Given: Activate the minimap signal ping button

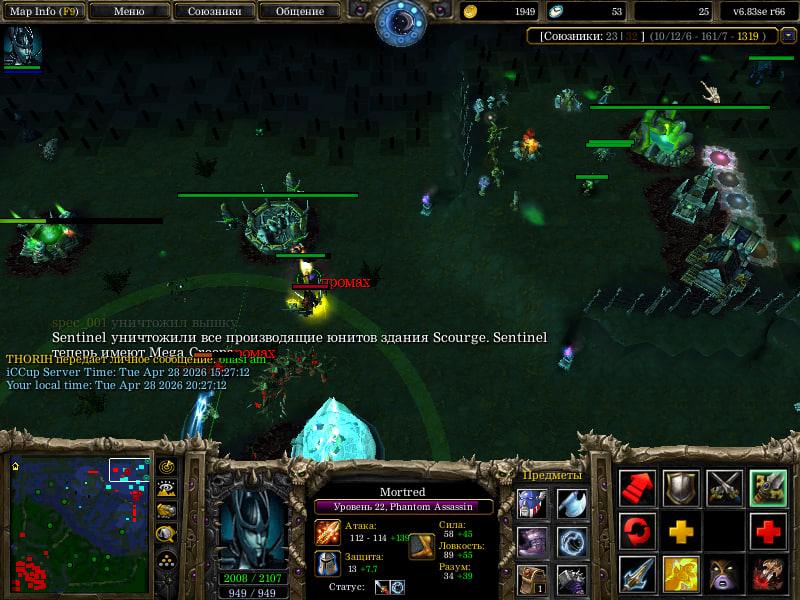Looking at the screenshot, I should (x=166, y=467).
